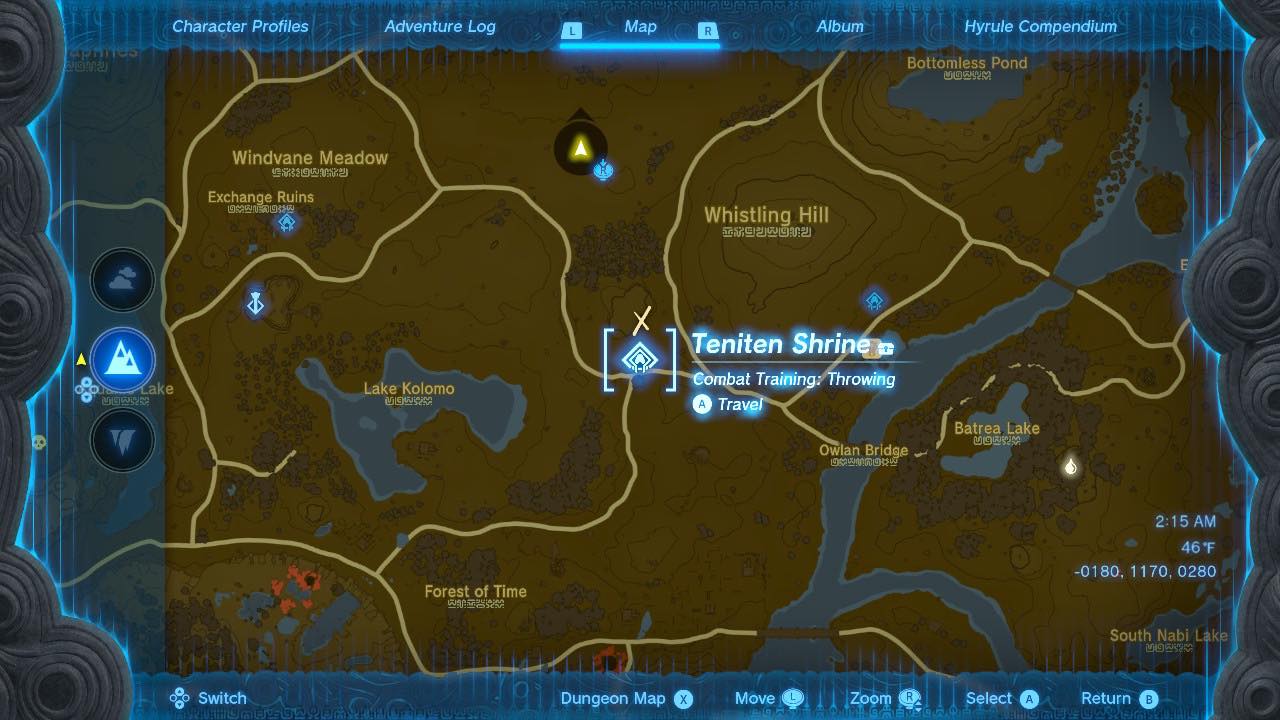The height and width of the screenshot is (720, 1280).
Task: Click the light droplet icon near Batrea Lake
Action: [x=1069, y=465]
